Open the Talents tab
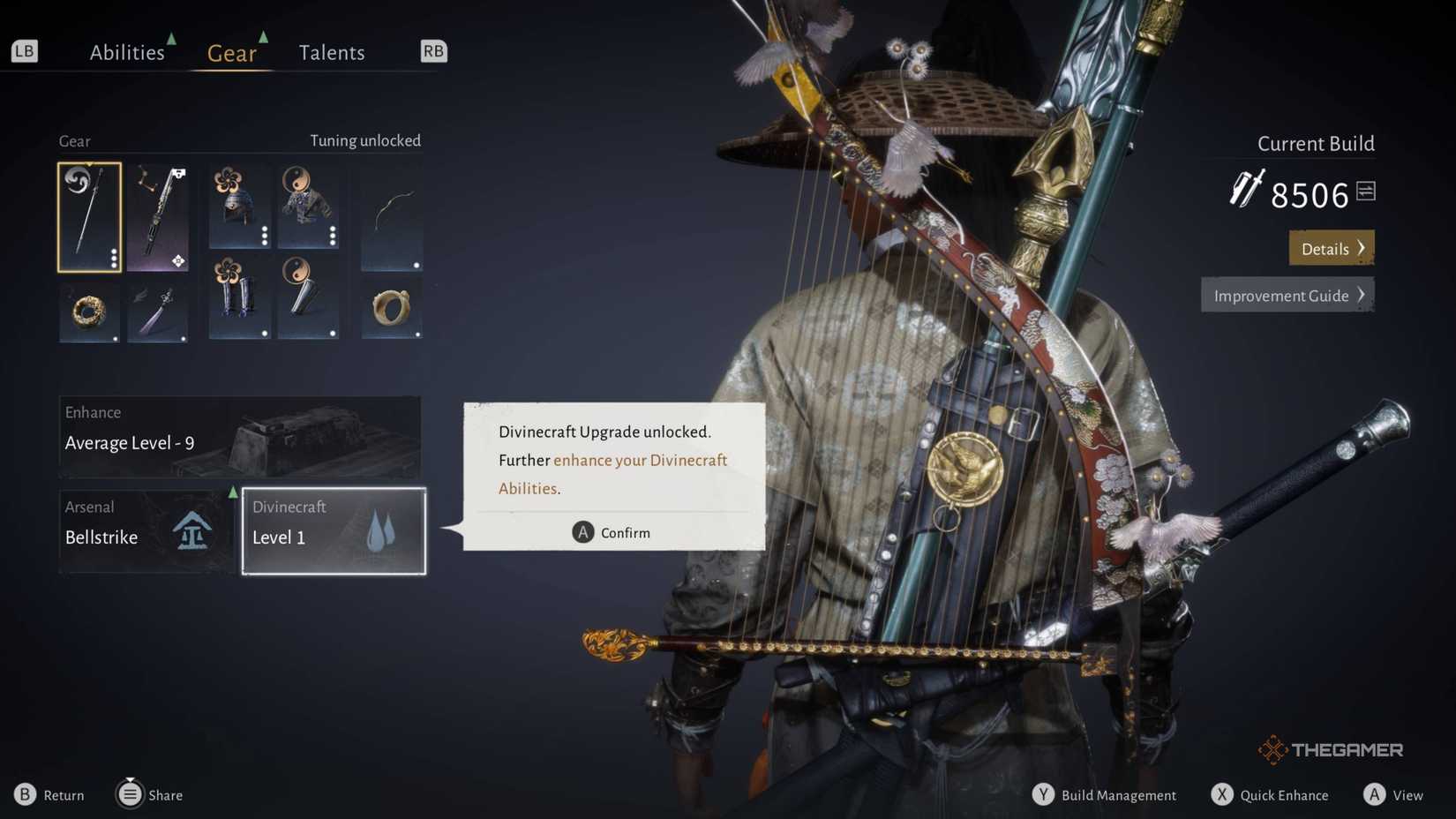The height and width of the screenshot is (819, 1456). [332, 53]
